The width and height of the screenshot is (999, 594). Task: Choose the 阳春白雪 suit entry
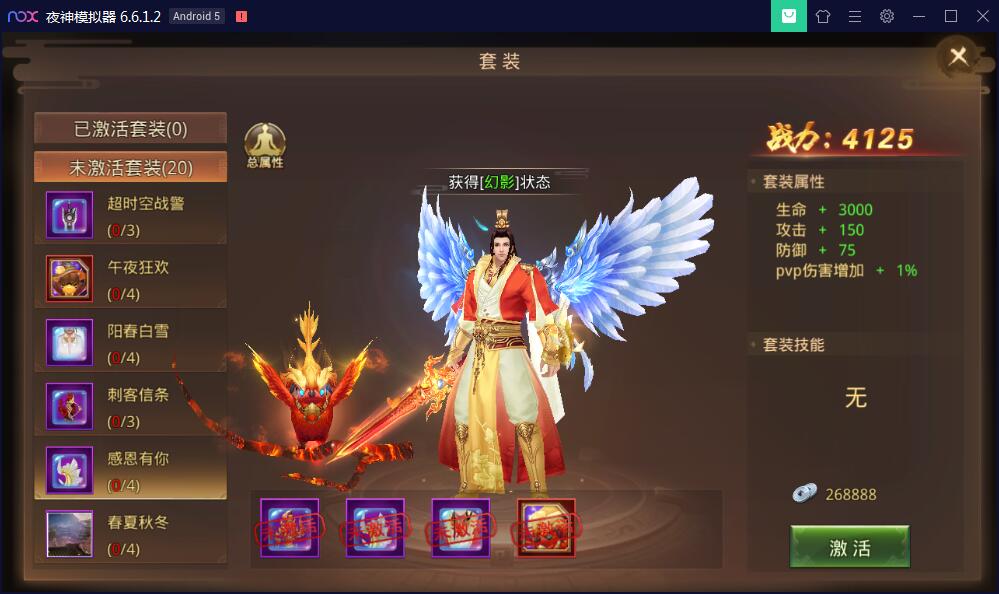130,343
